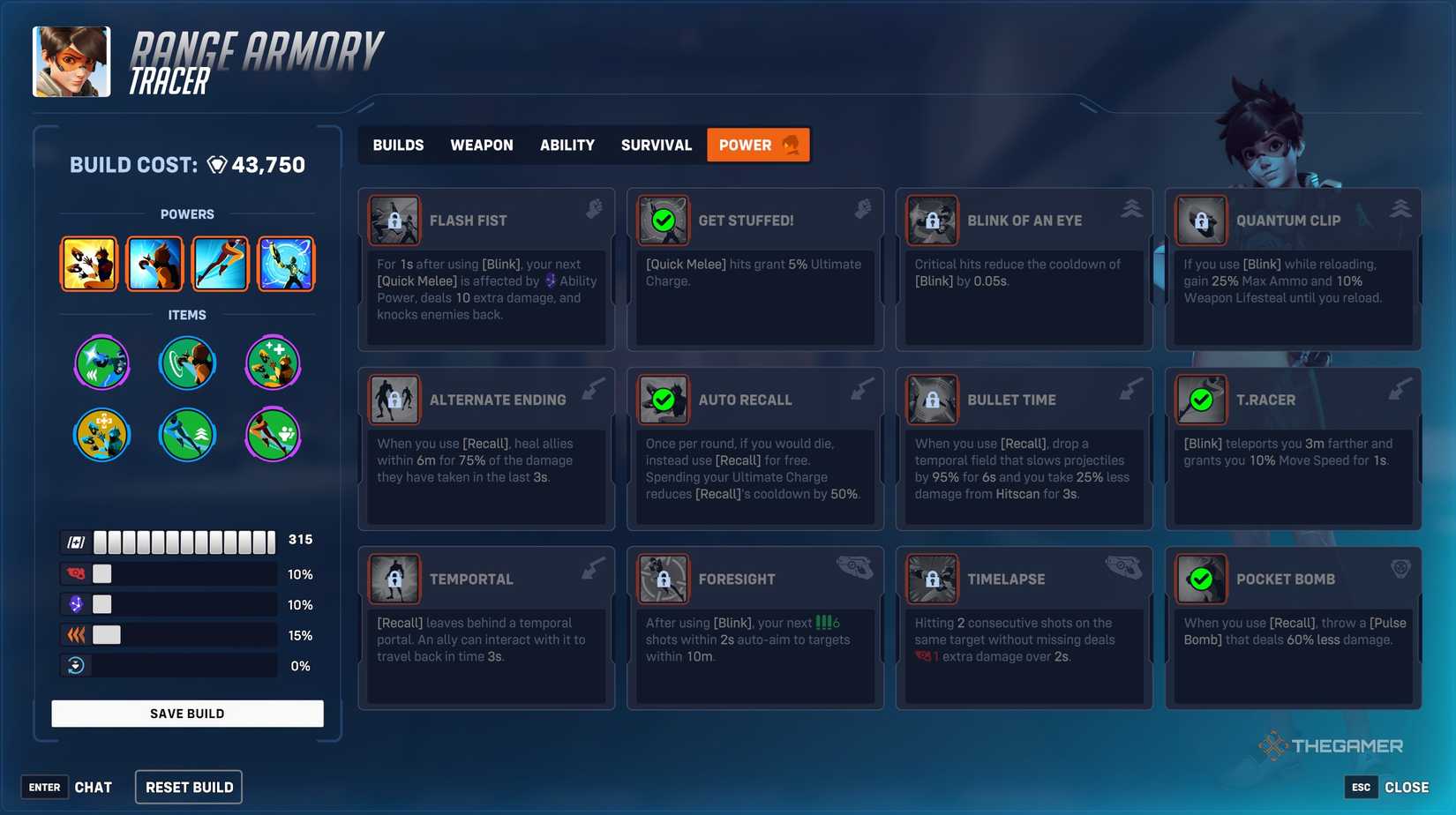
Task: Deselect the Auto Recall power card
Action: point(755,448)
